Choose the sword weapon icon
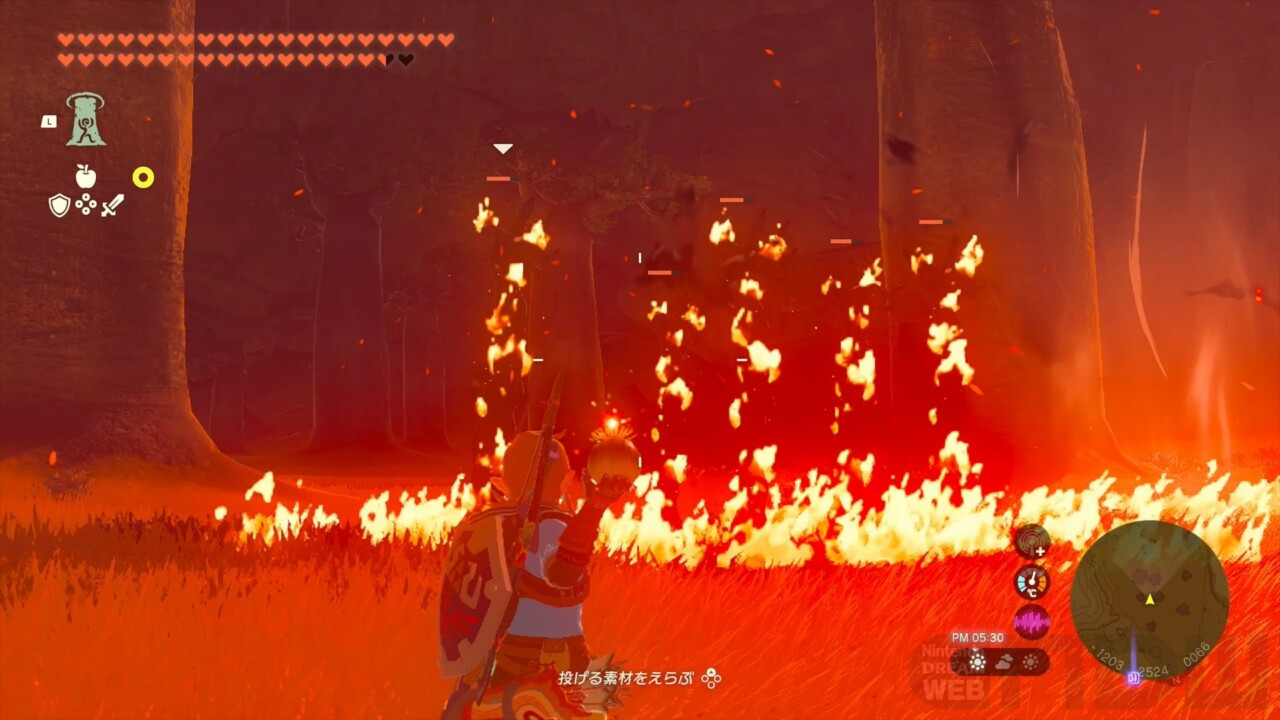Screen dimensions: 1280x720 click(112, 205)
